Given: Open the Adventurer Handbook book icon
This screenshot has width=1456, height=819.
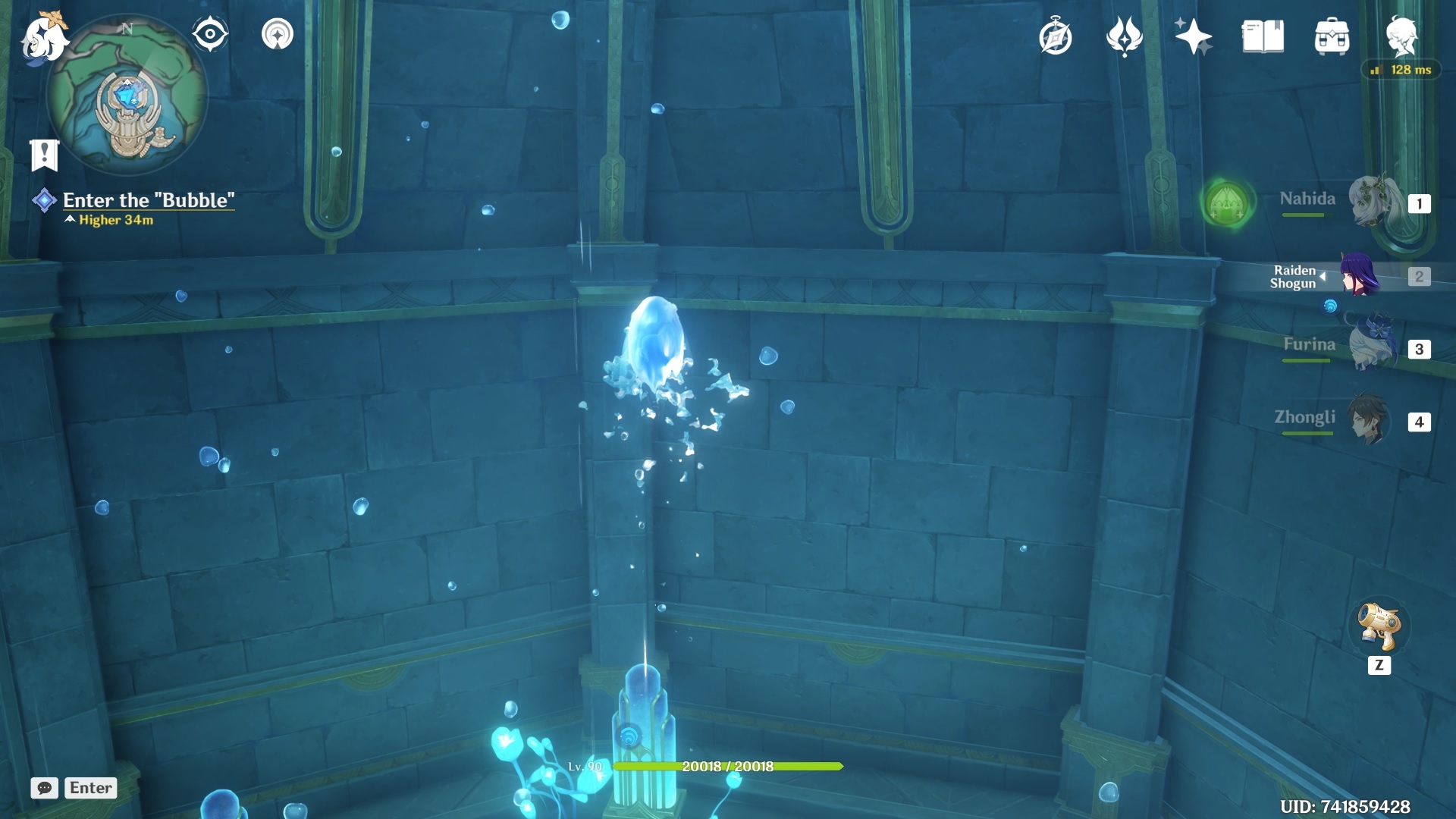Looking at the screenshot, I should tap(1263, 36).
